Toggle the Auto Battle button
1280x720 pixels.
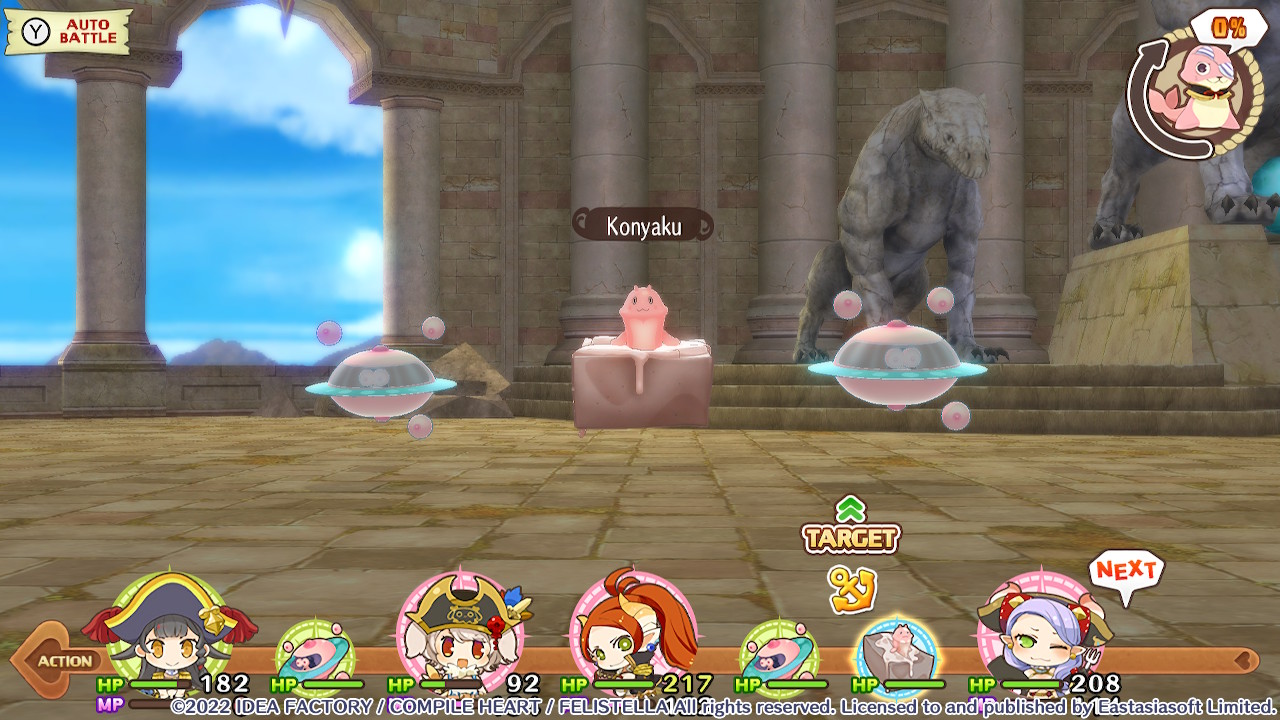pos(69,32)
